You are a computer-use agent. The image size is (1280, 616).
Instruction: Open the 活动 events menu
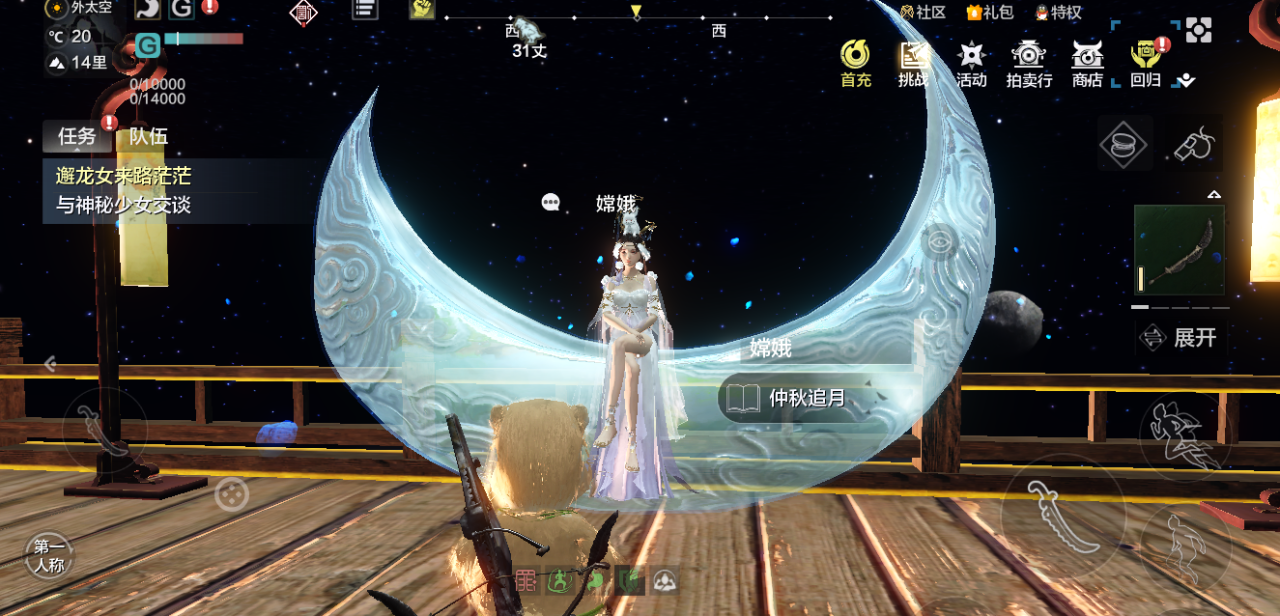point(971,63)
